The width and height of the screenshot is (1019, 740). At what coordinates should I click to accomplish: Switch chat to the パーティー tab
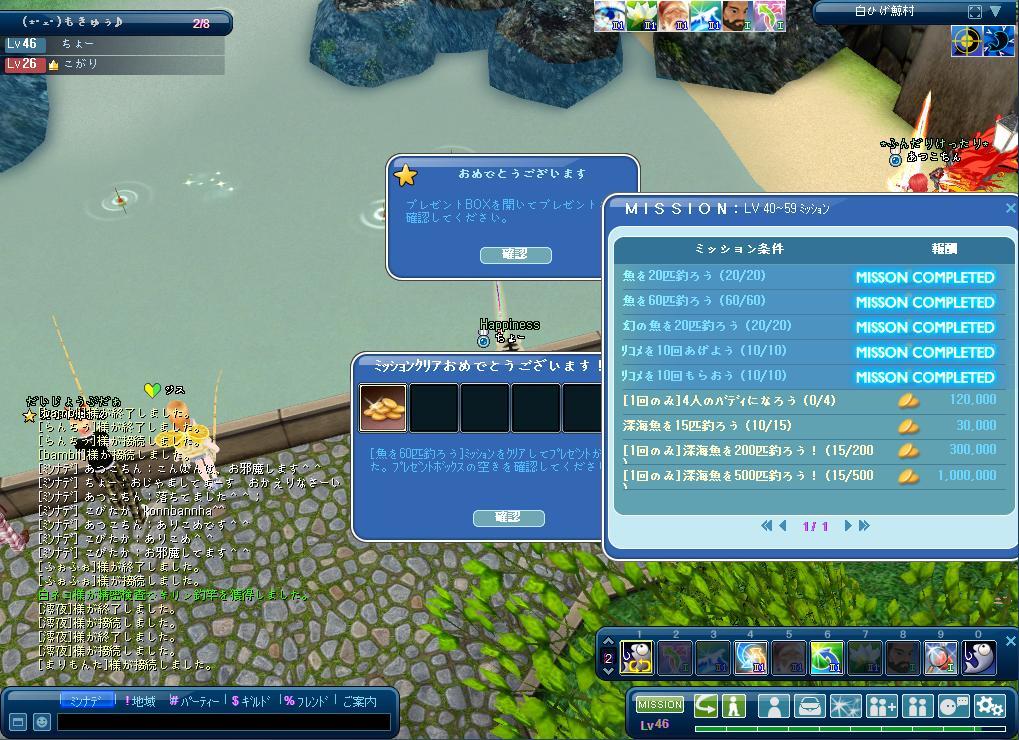tap(197, 701)
